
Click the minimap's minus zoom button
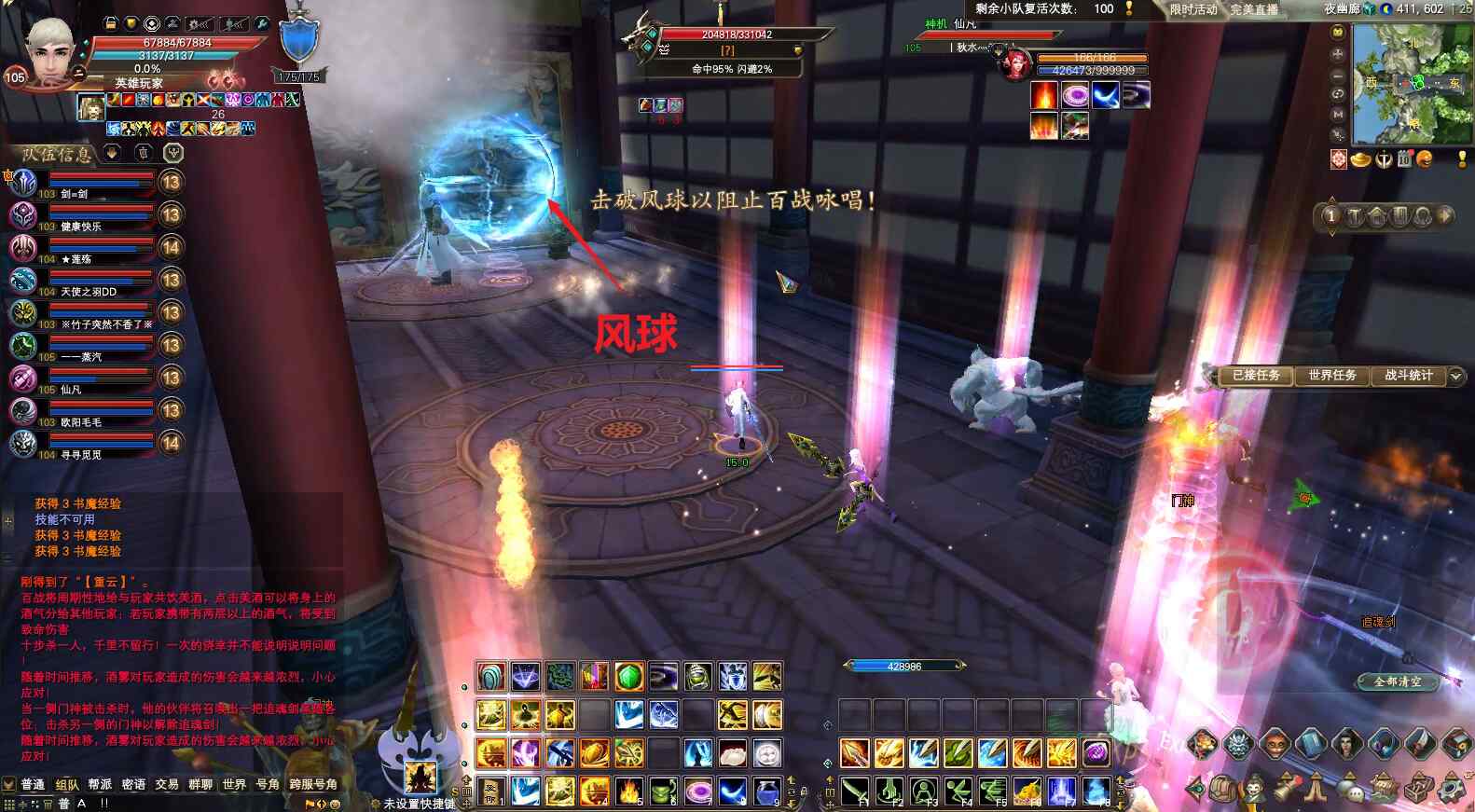click(x=1338, y=75)
